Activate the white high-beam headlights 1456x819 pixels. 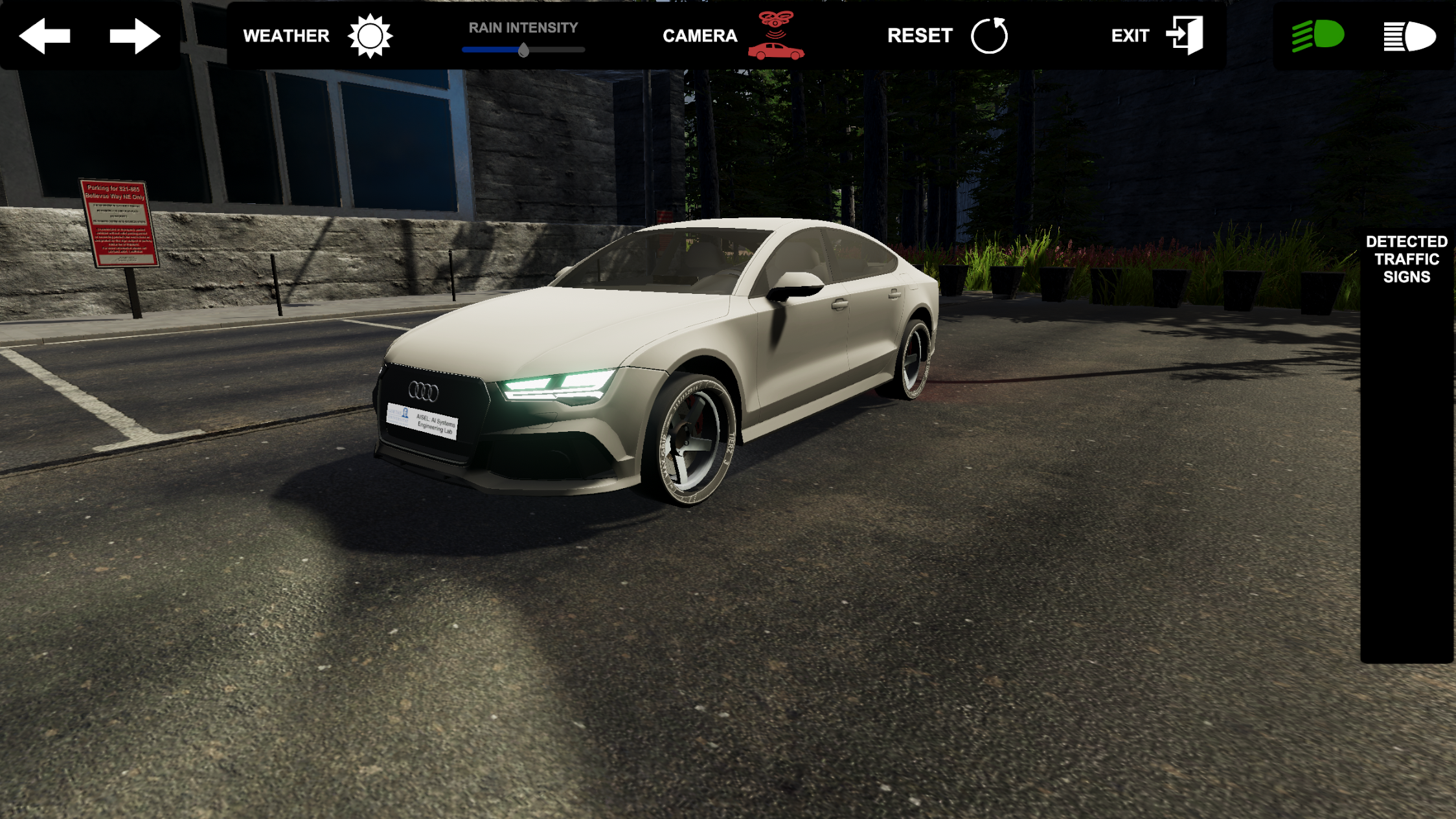1409,36
